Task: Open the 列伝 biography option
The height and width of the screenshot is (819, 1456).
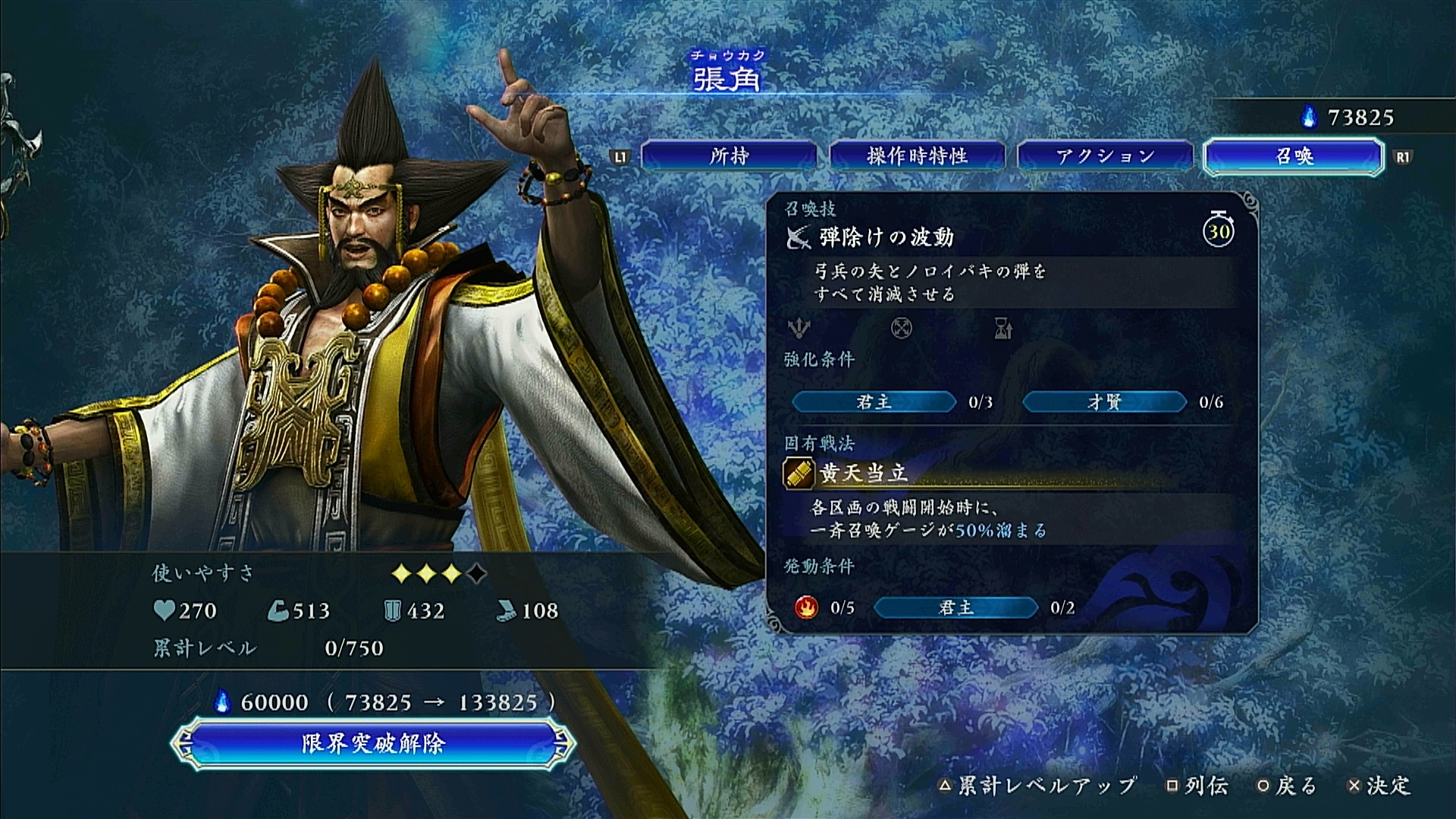Action: (1198, 786)
